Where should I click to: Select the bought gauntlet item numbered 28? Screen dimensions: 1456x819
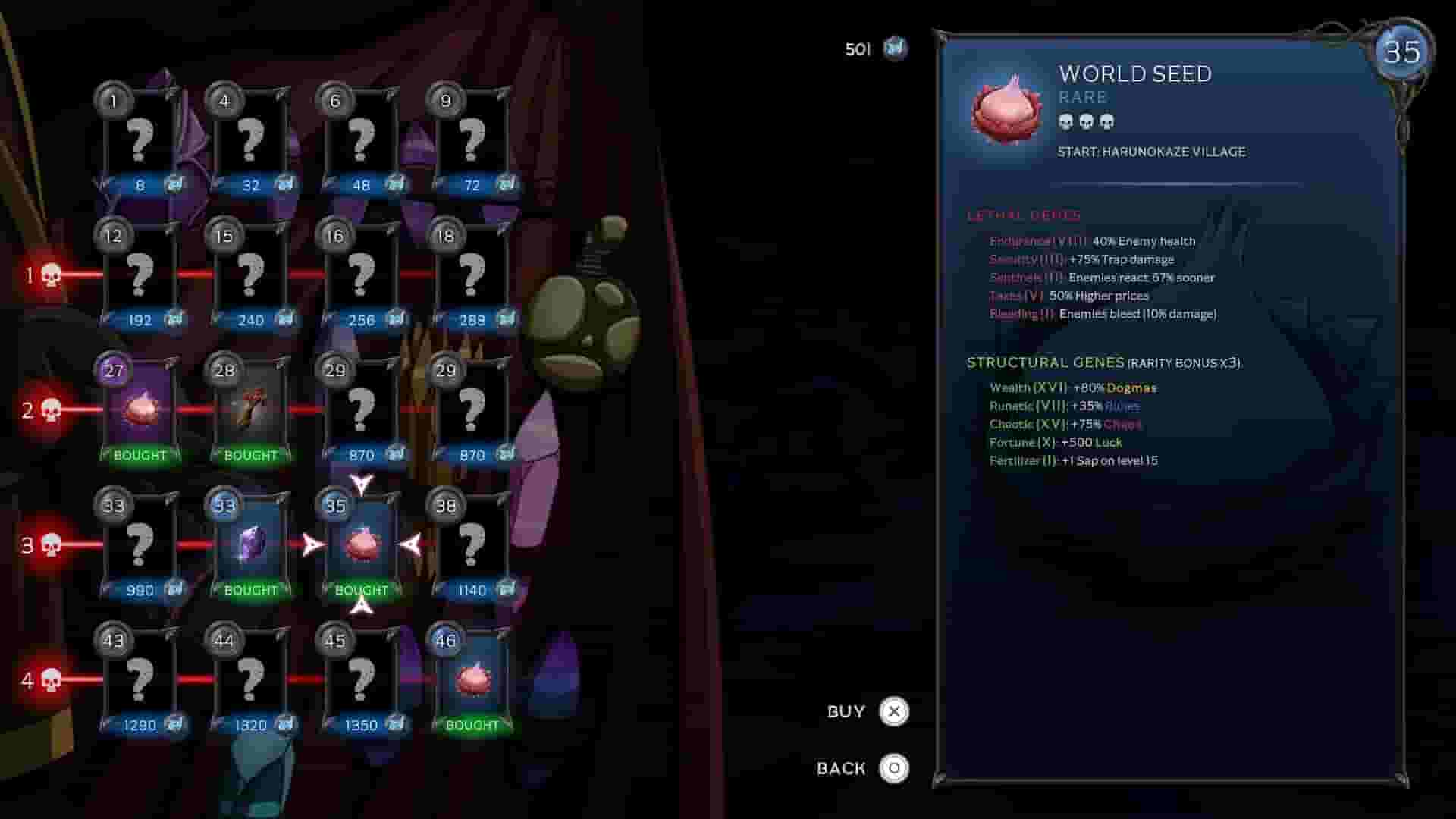252,409
